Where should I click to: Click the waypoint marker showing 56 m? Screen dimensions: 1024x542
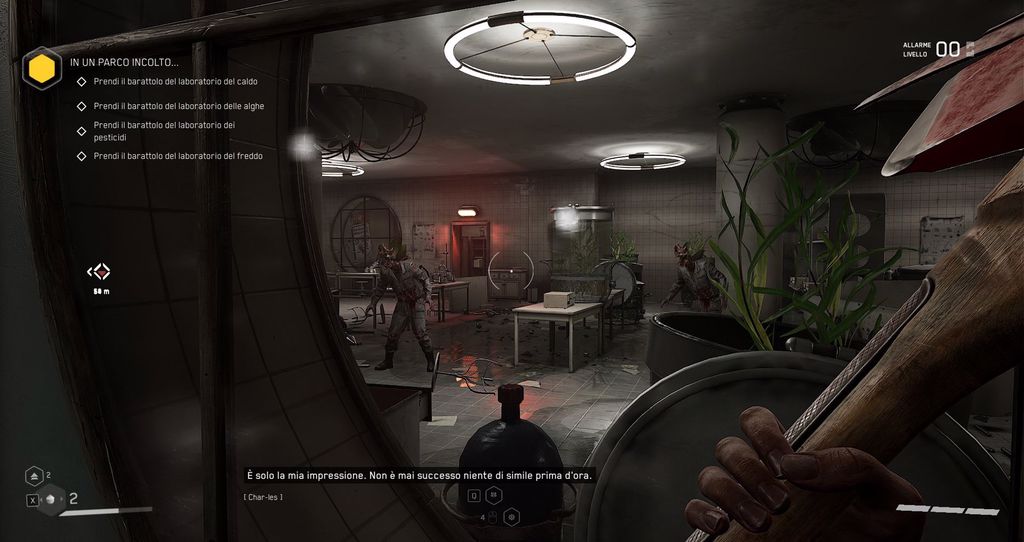pos(99,271)
